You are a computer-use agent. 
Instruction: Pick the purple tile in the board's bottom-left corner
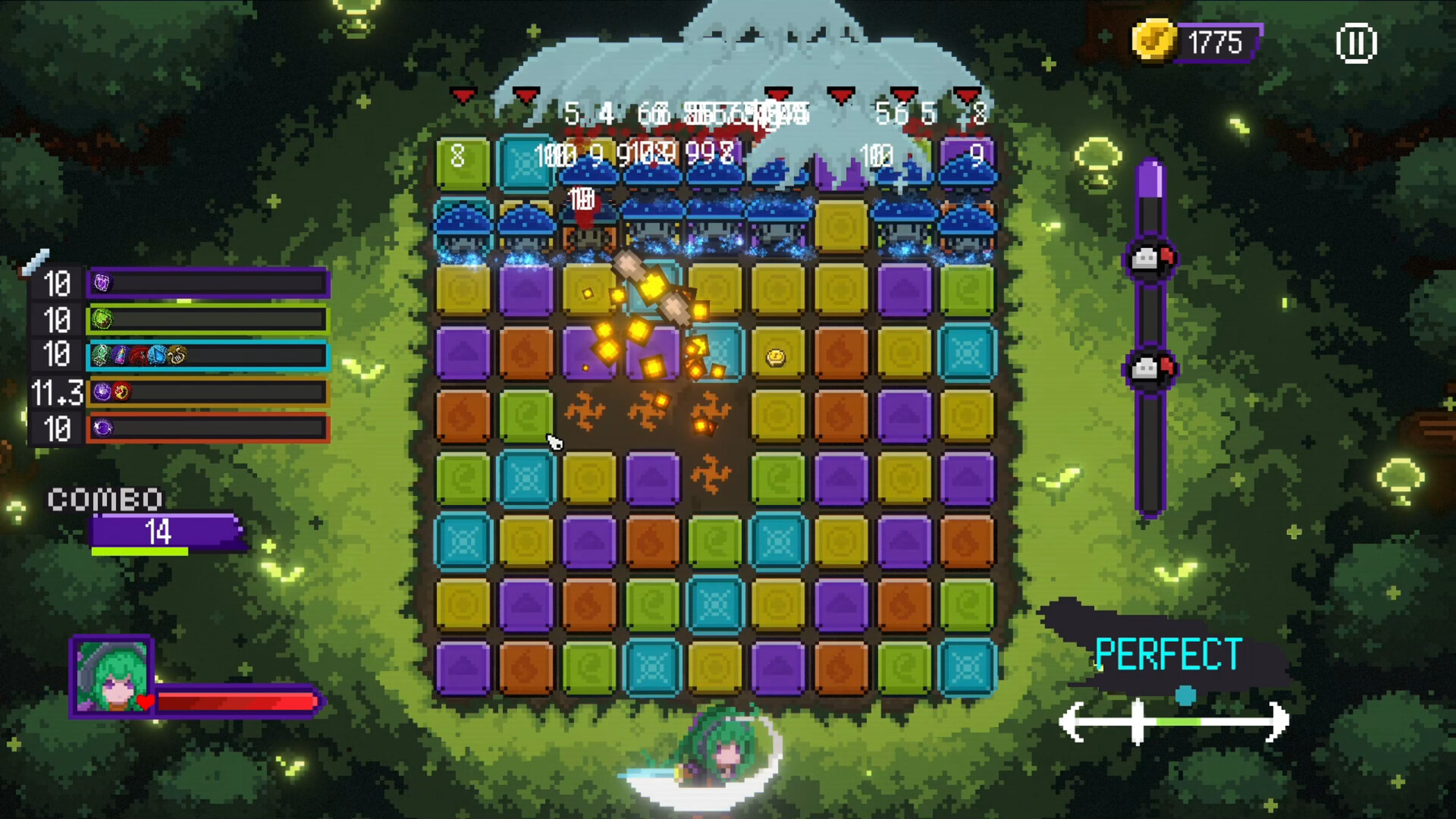pyautogui.click(x=463, y=668)
